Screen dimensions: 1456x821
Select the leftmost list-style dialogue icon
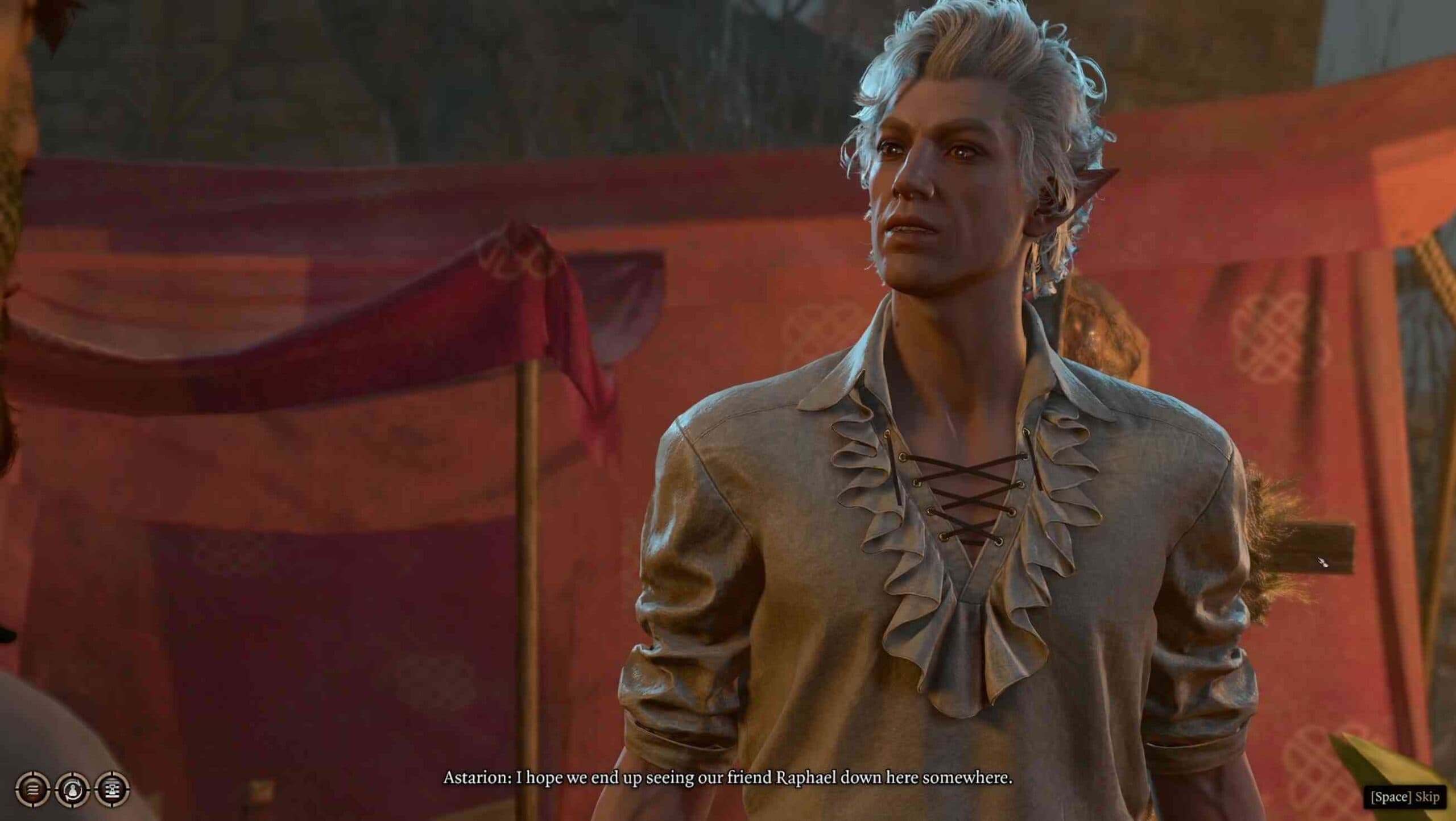coord(31,789)
